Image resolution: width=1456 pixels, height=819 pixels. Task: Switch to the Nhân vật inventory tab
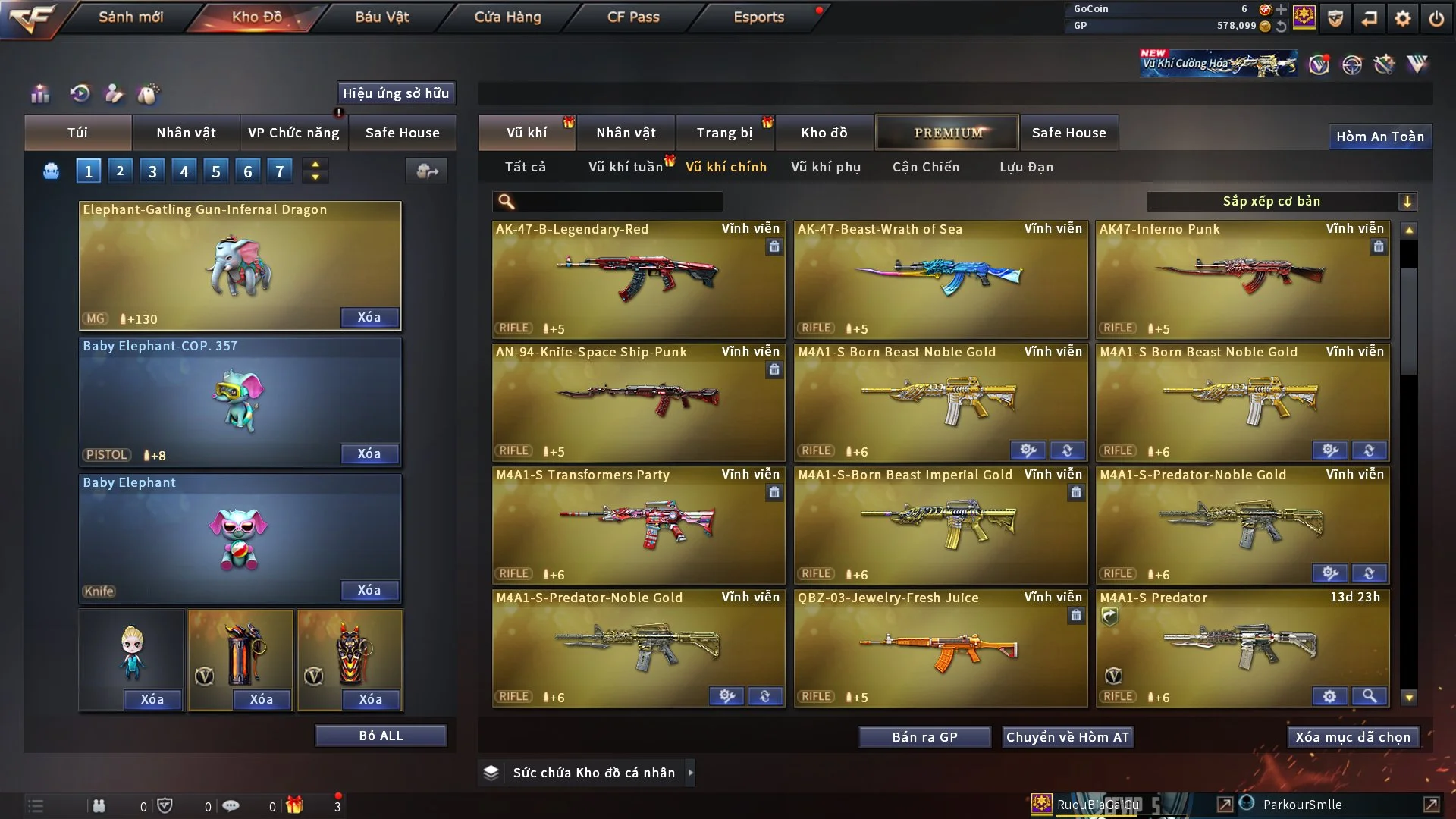click(626, 133)
